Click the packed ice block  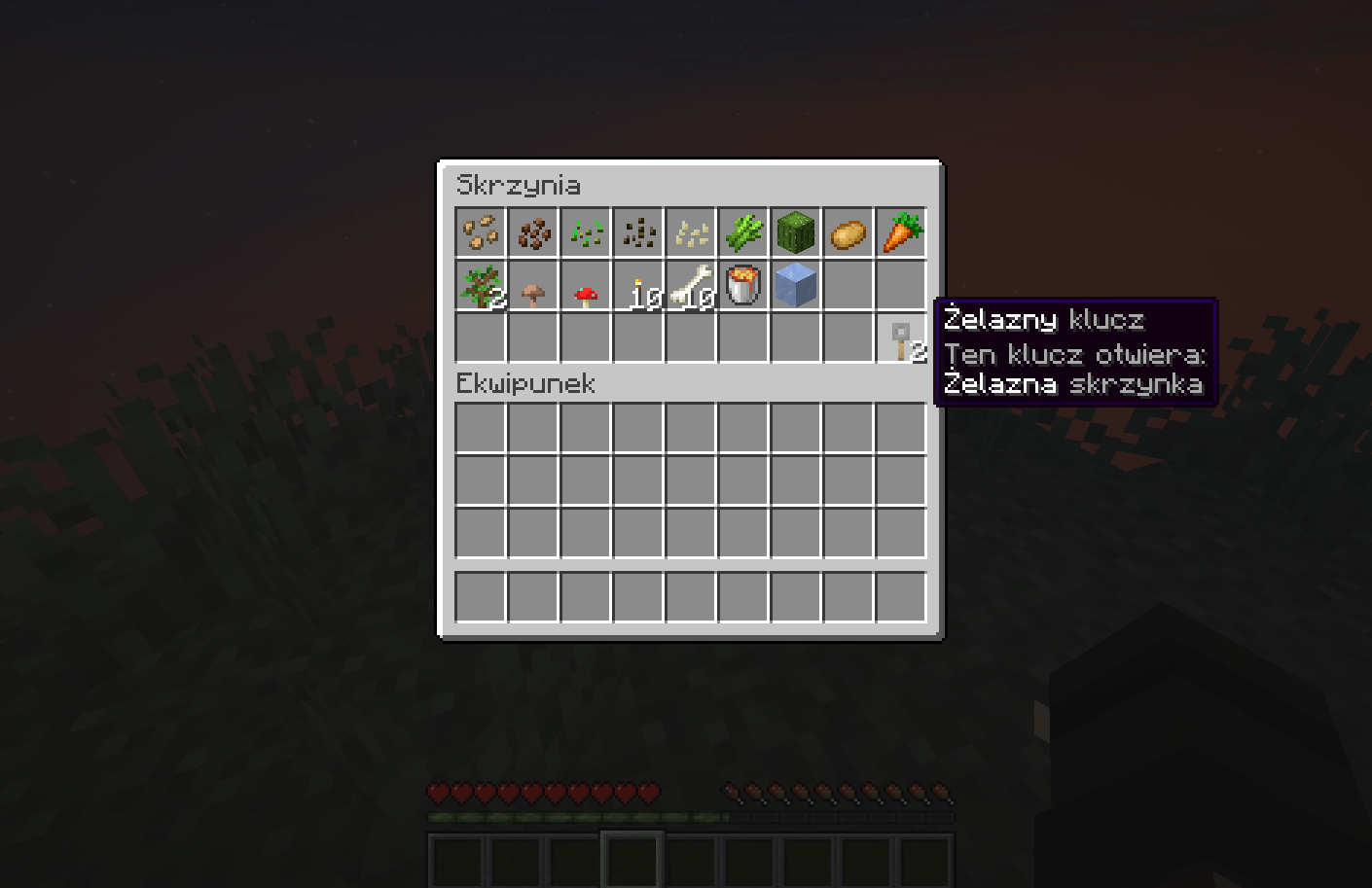pyautogui.click(x=797, y=284)
